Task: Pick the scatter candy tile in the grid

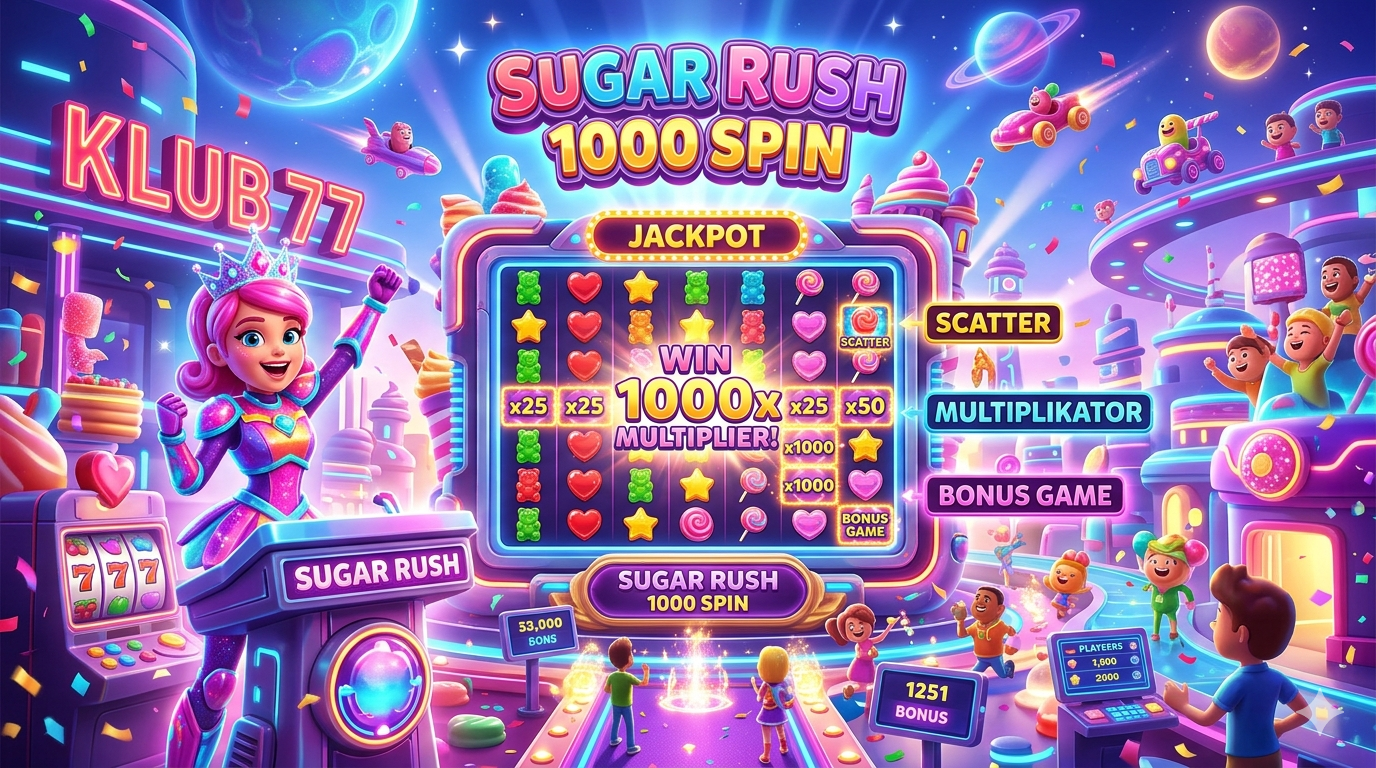Action: click(x=865, y=327)
